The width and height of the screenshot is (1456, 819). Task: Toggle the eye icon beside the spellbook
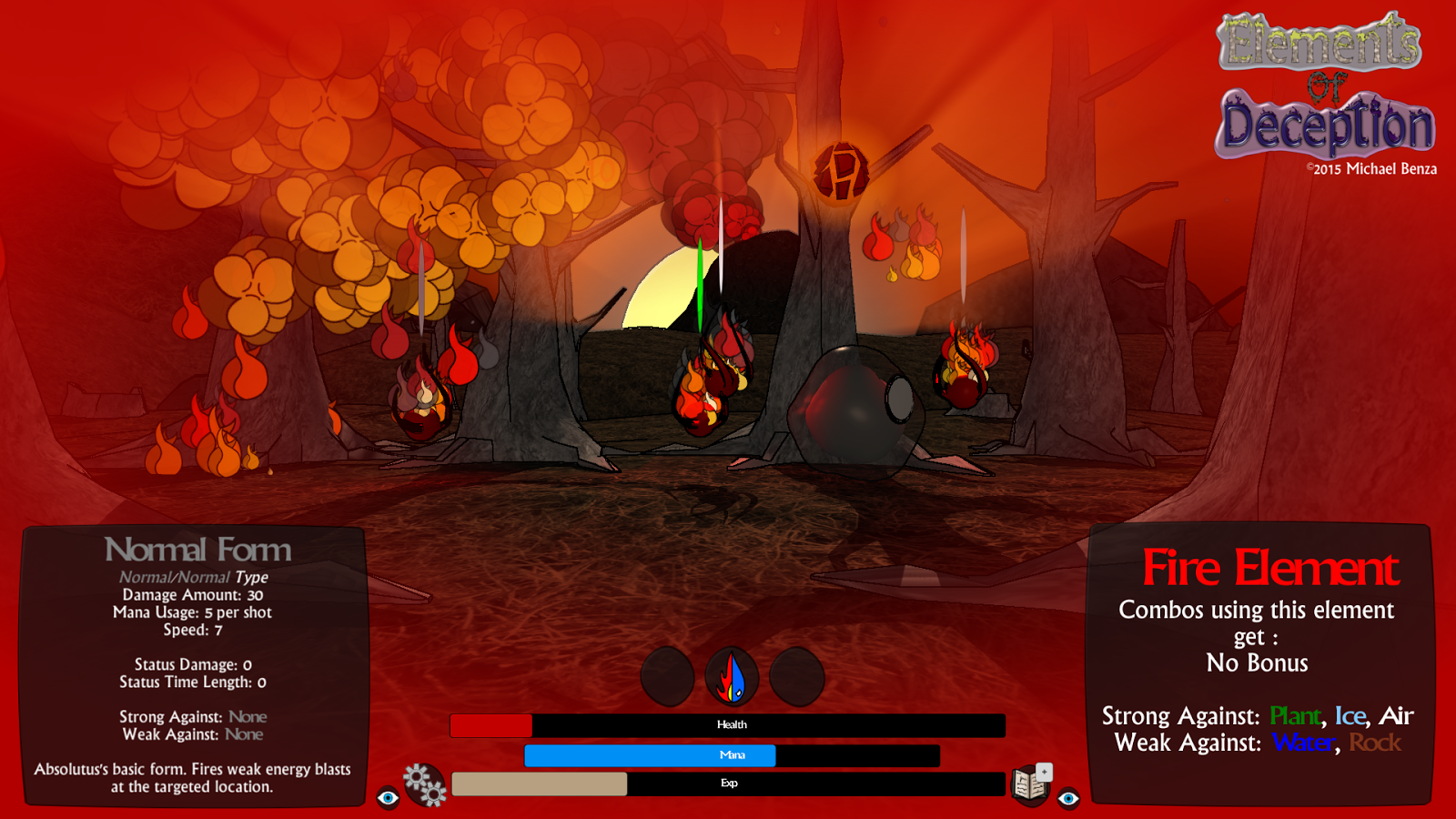pos(1068,798)
